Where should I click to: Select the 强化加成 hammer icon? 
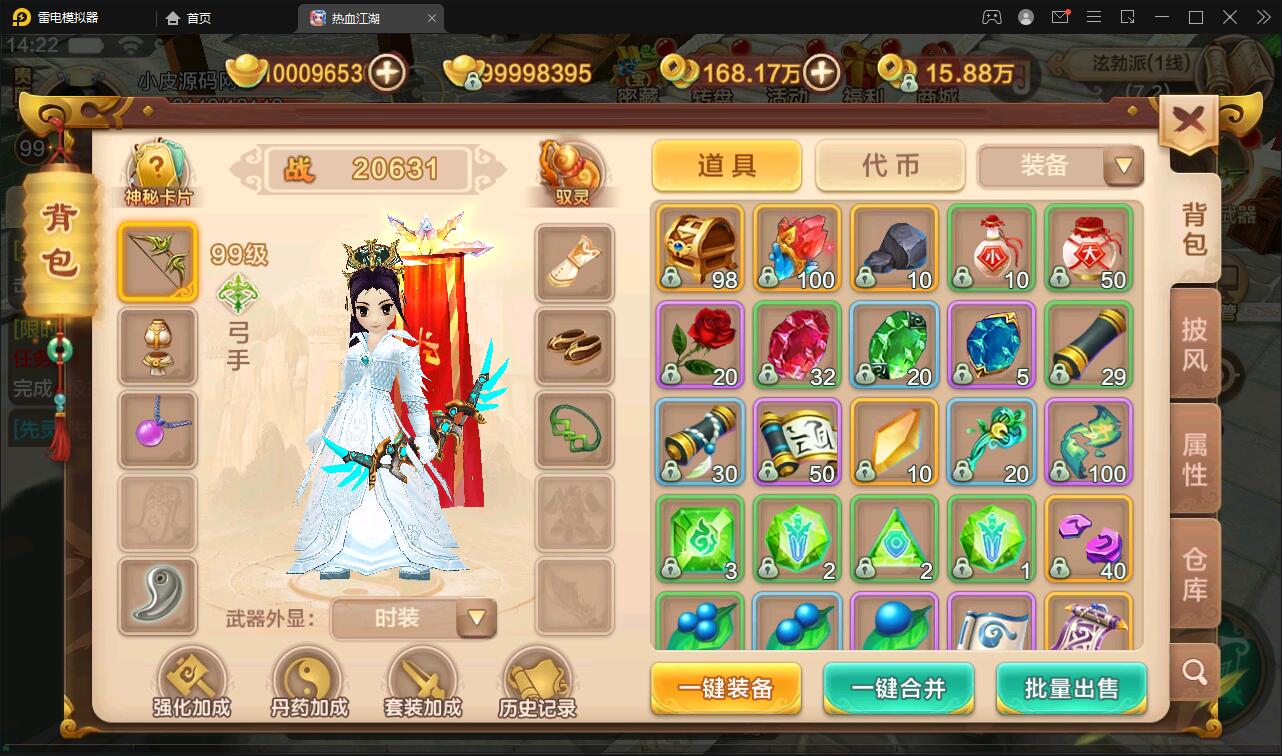pos(191,672)
